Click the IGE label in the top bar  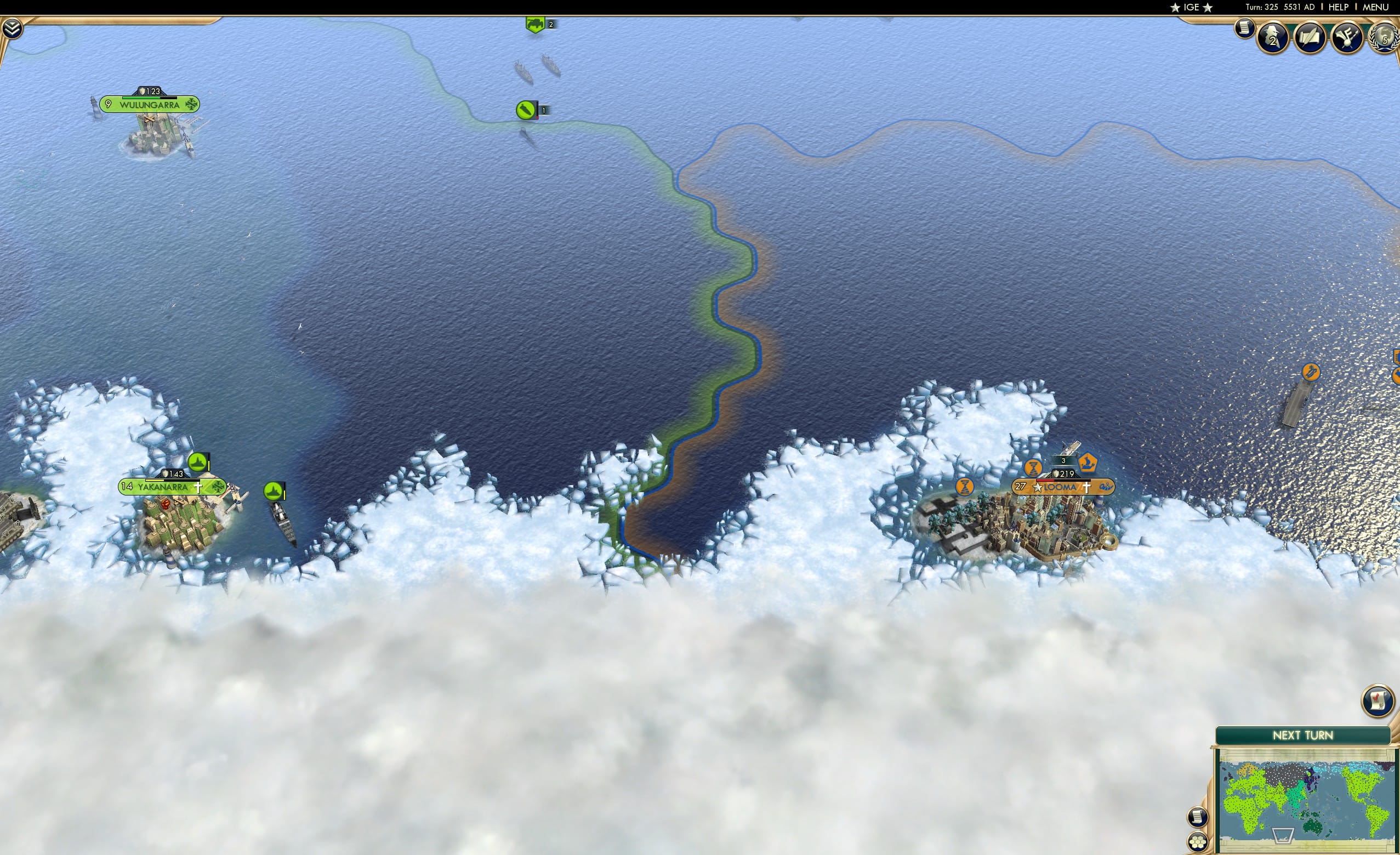pos(1191,7)
